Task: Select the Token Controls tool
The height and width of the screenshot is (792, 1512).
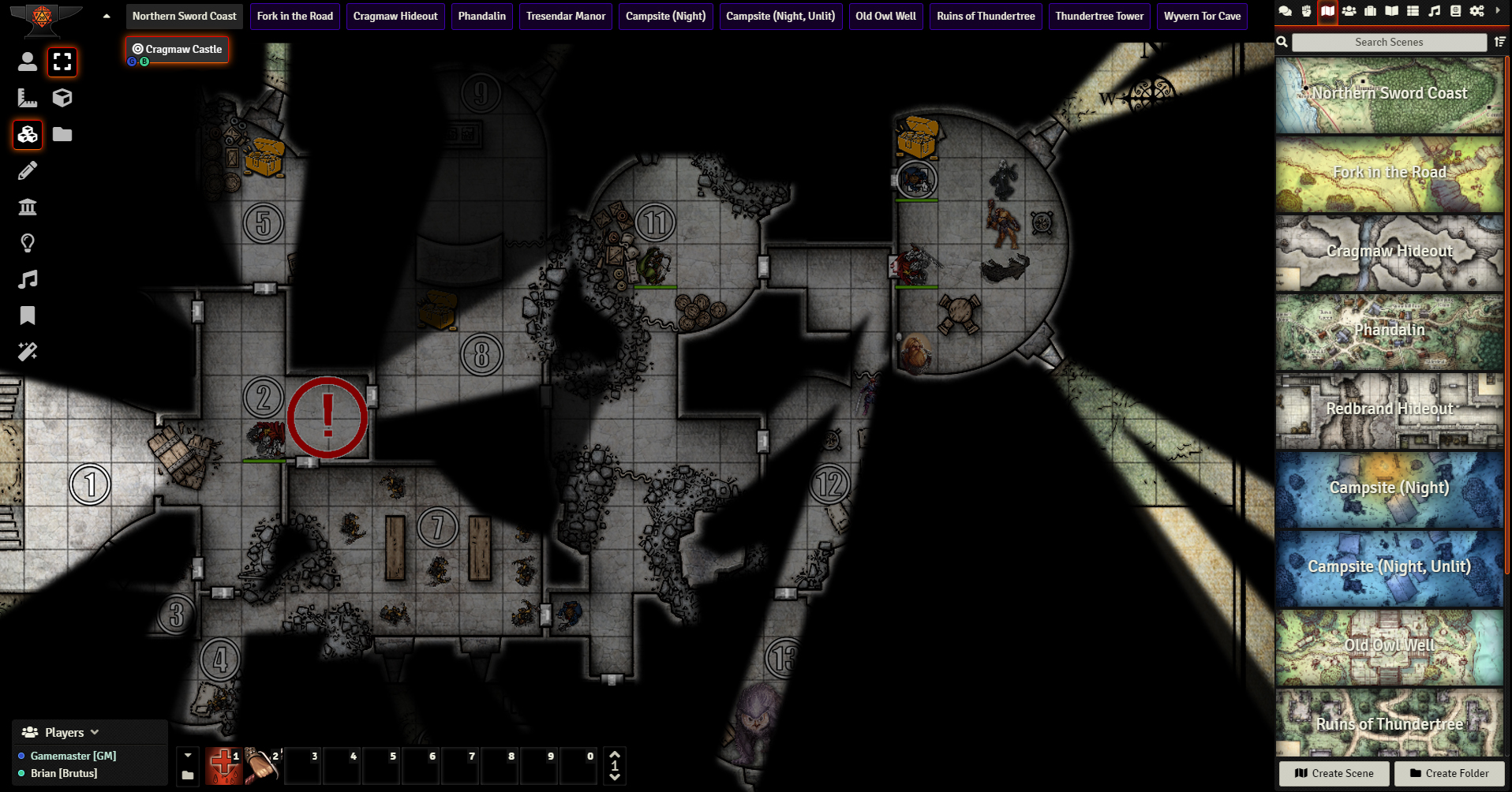Action: pos(28,62)
